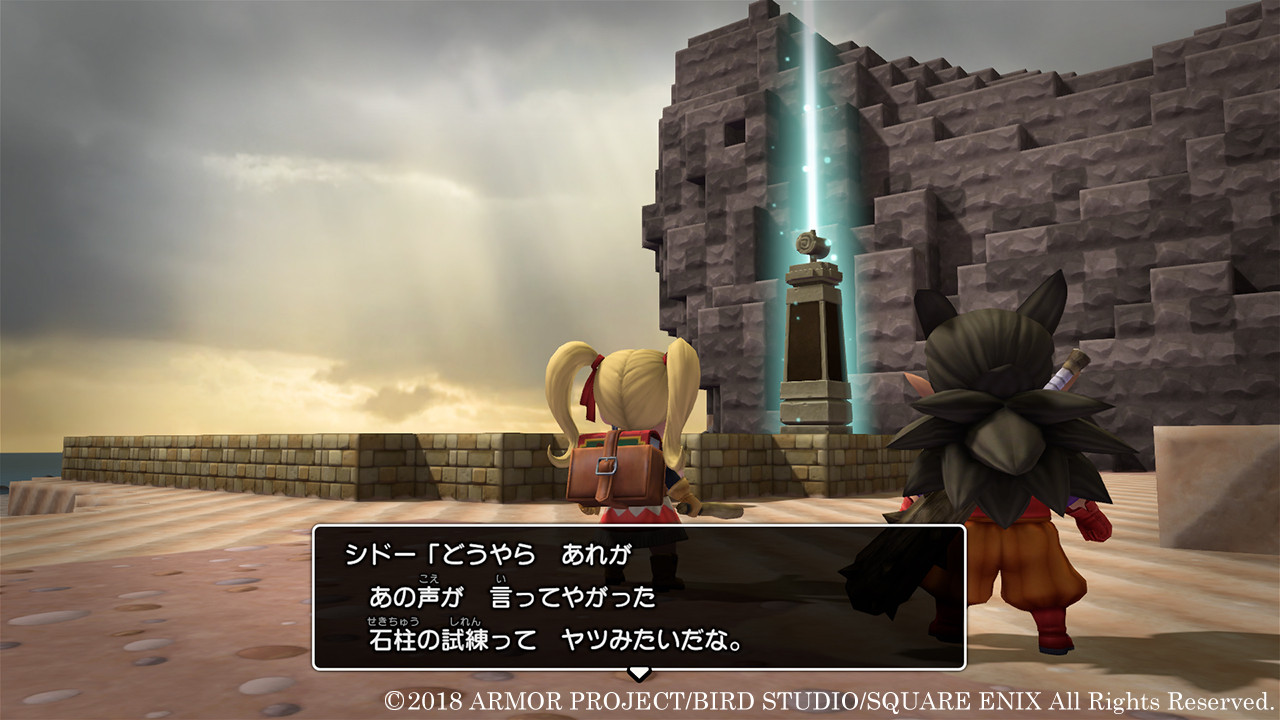Screen dimensions: 1280x720
Task: Click the white advance-text arrow below dialogue
Action: [x=640, y=671]
